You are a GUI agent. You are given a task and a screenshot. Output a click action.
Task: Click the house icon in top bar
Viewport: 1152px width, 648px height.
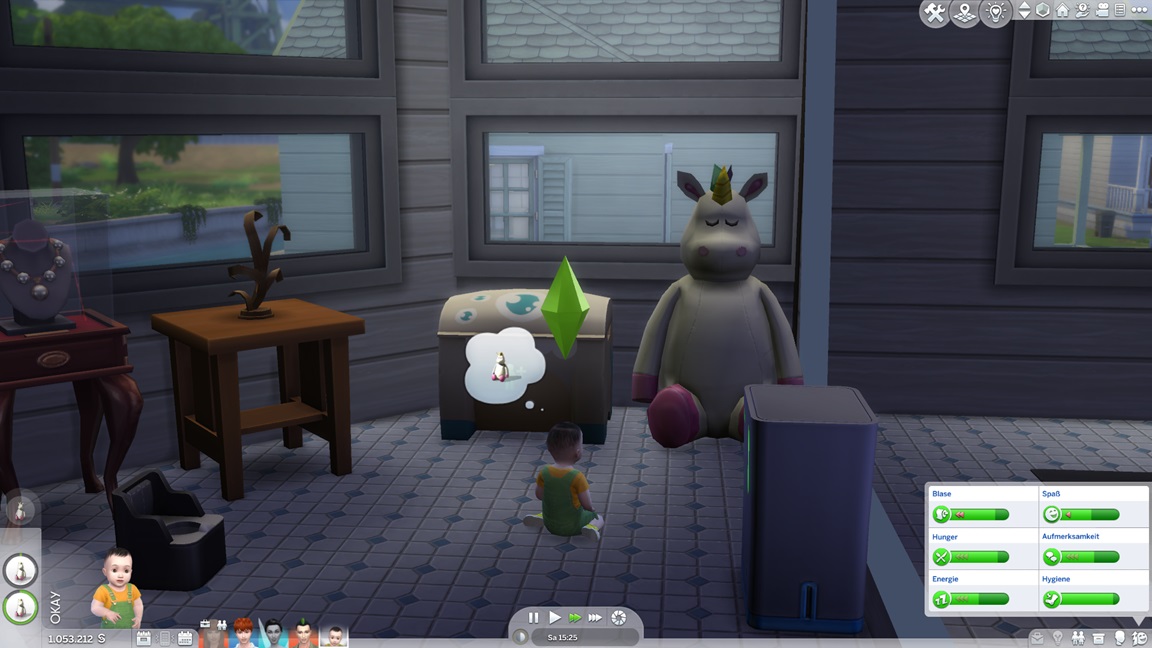point(1062,11)
